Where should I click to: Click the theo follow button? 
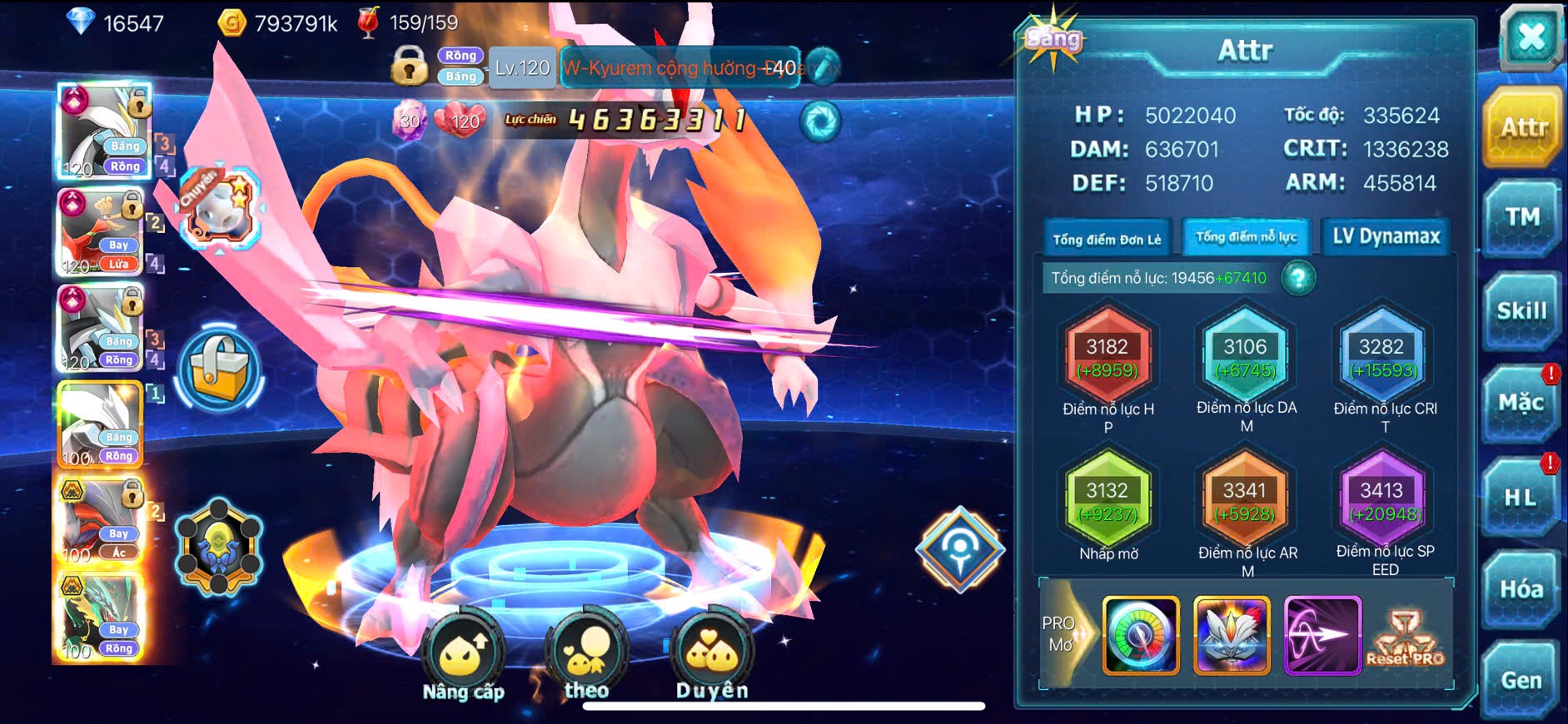click(x=586, y=656)
